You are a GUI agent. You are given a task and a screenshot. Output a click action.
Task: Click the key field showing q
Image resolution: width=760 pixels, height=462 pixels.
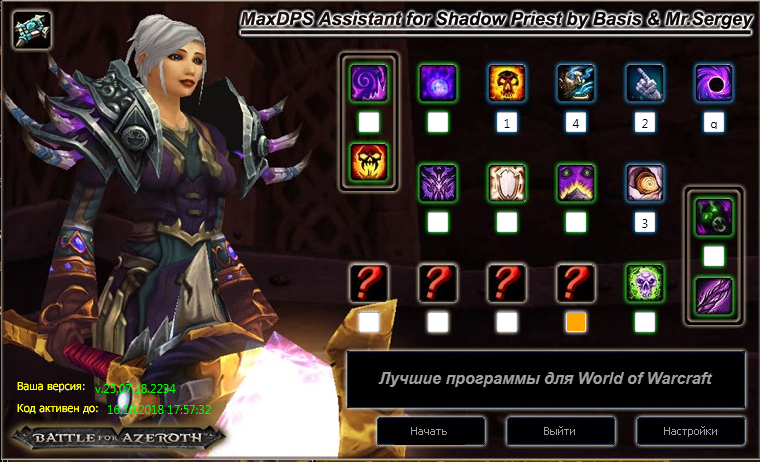[713, 123]
